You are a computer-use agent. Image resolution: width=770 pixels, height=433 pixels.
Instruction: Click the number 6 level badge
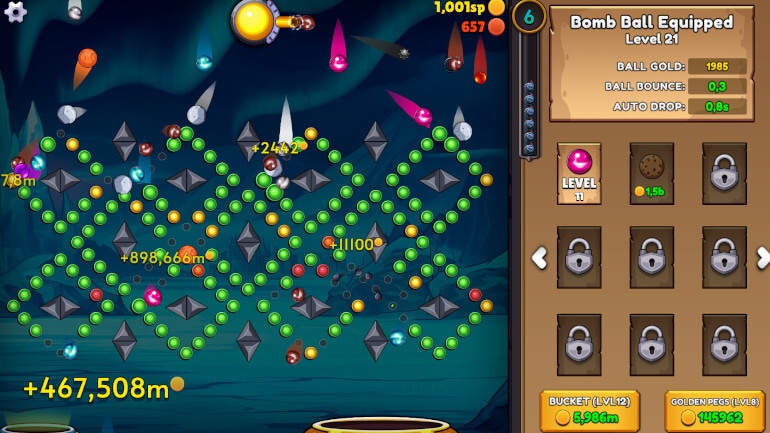529,16
